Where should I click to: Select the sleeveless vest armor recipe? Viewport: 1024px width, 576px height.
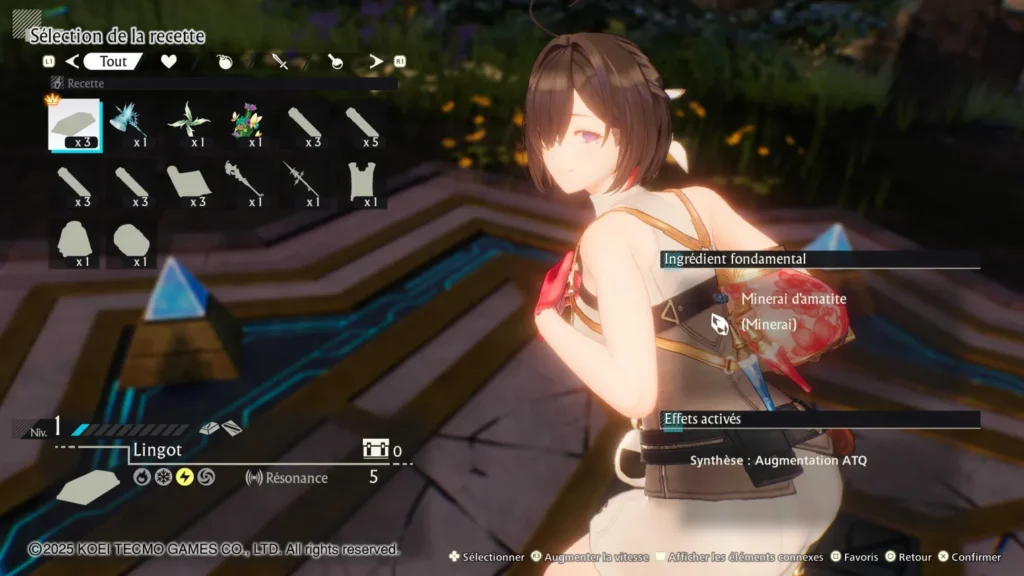point(362,183)
